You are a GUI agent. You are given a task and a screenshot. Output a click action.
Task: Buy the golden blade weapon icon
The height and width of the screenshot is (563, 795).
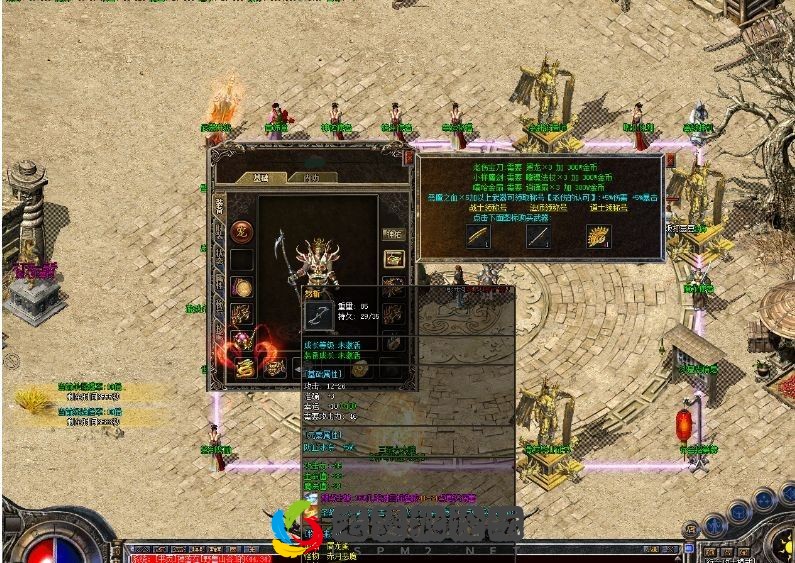pos(478,236)
